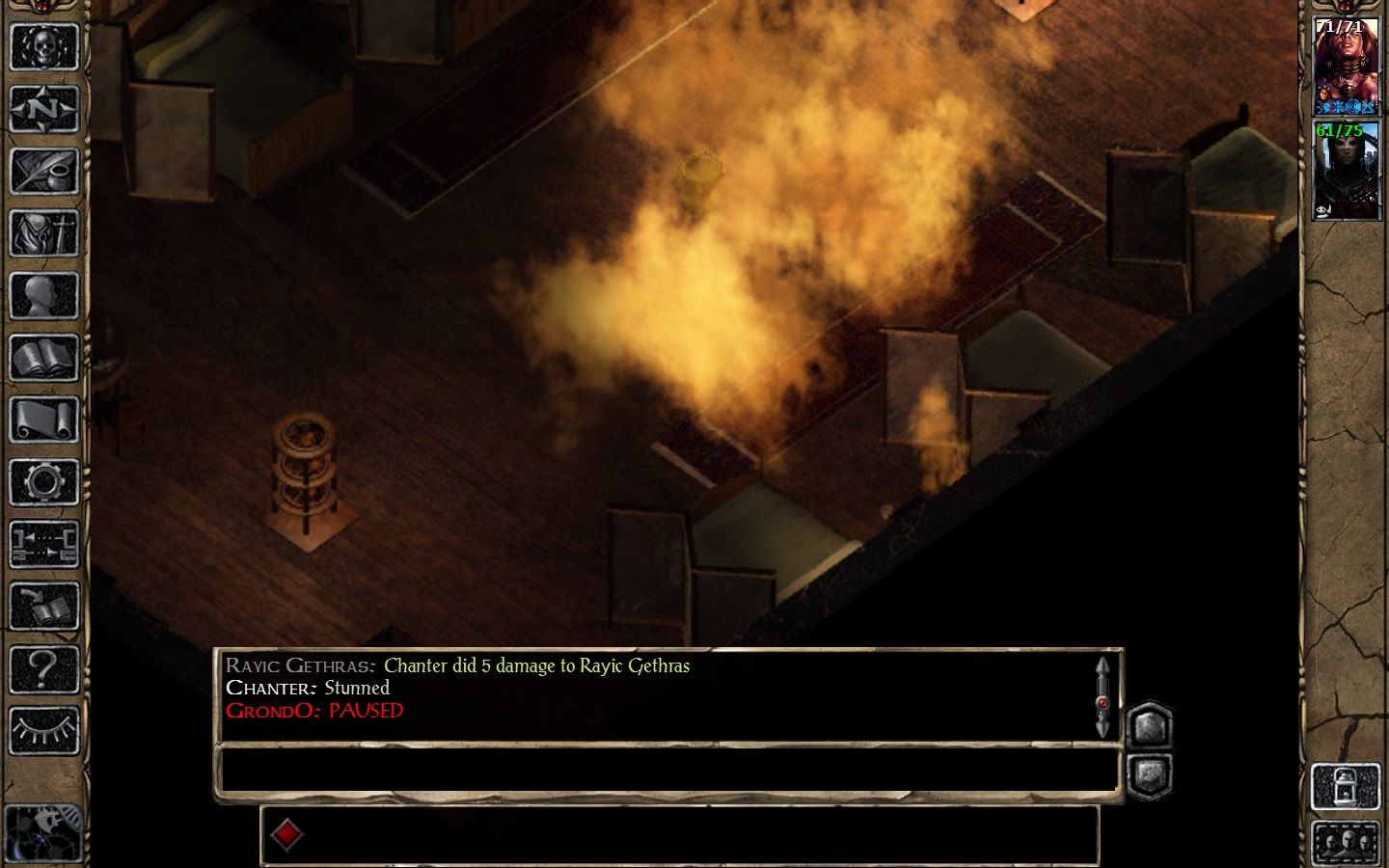Click the red diamond icon in the bottom bar
Viewport: 1389px width, 868px height.
click(x=286, y=834)
